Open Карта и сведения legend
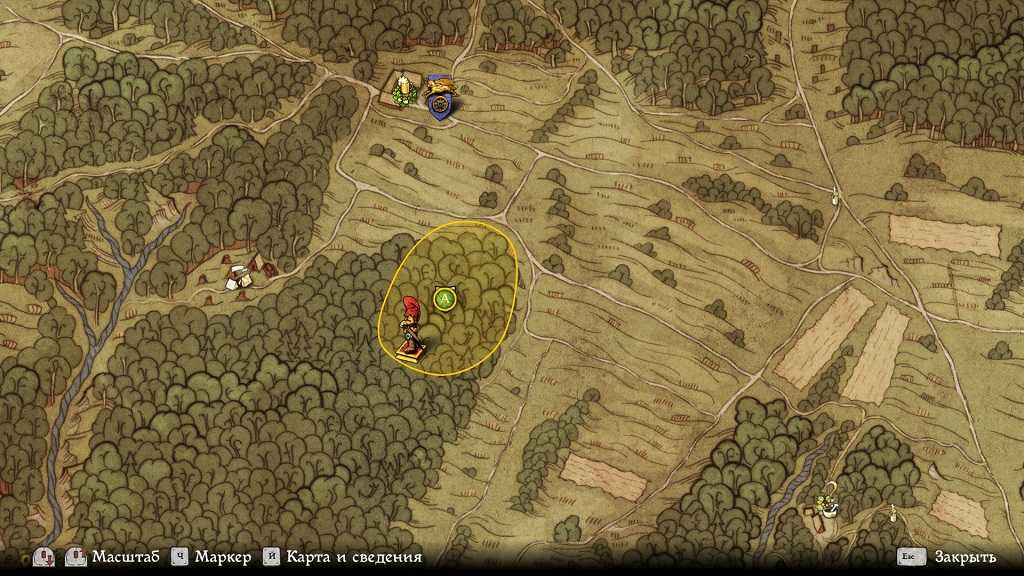The height and width of the screenshot is (576, 1024). coord(353,557)
